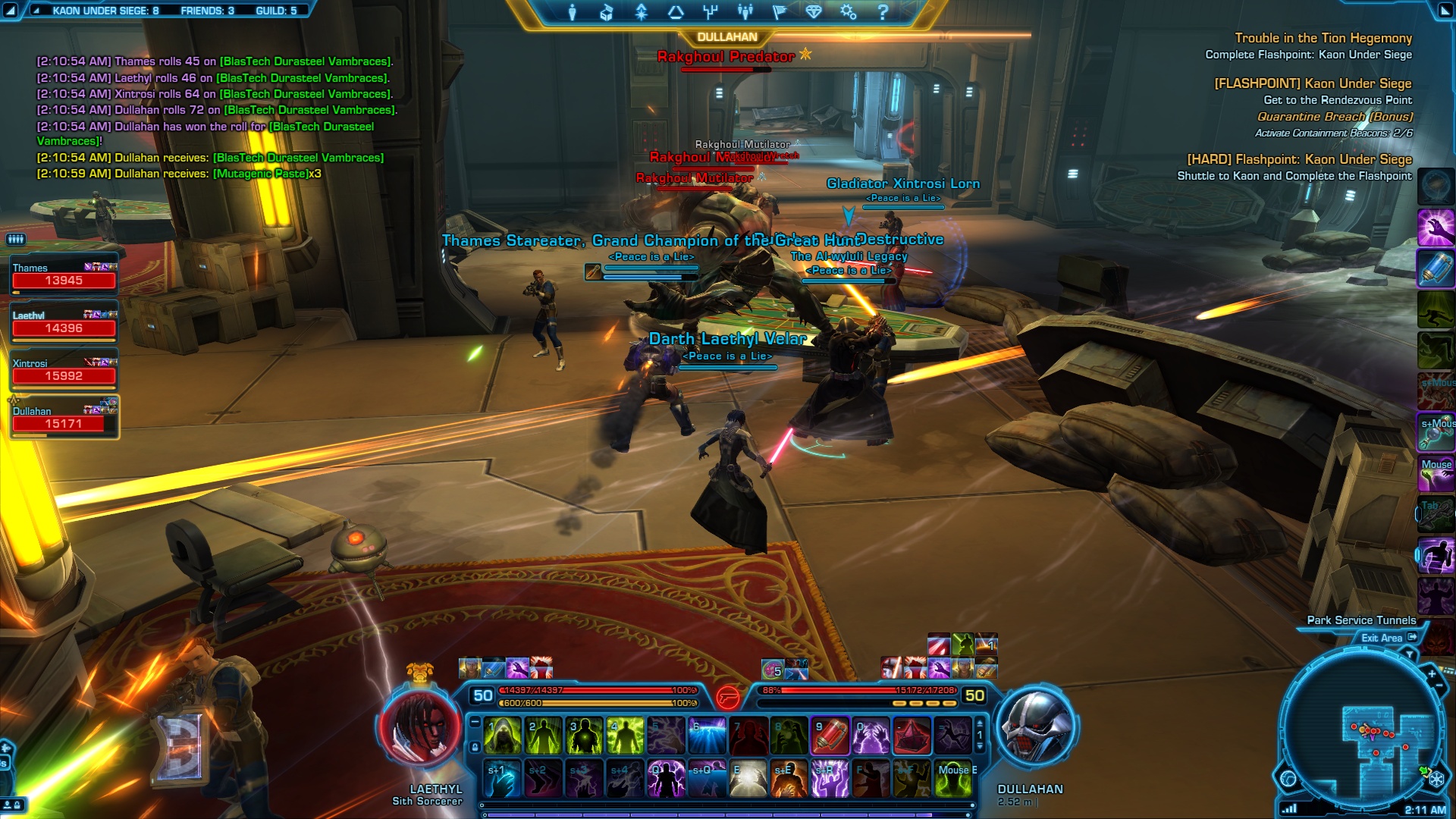Open the world map globe button
This screenshot has height=819, width=1456.
point(1288,778)
